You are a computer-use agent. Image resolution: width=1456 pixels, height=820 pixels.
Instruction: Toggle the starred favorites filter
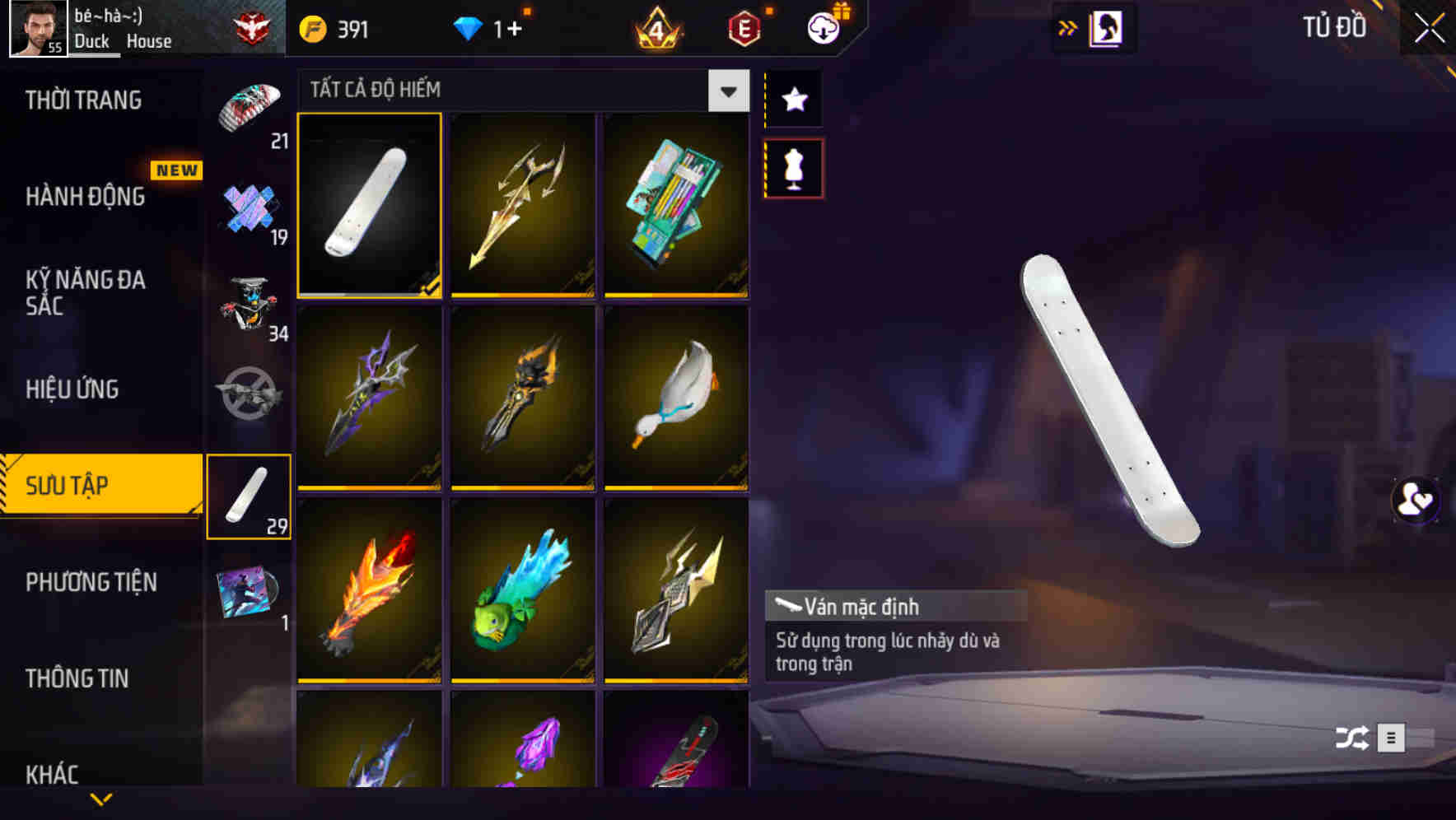point(793,100)
